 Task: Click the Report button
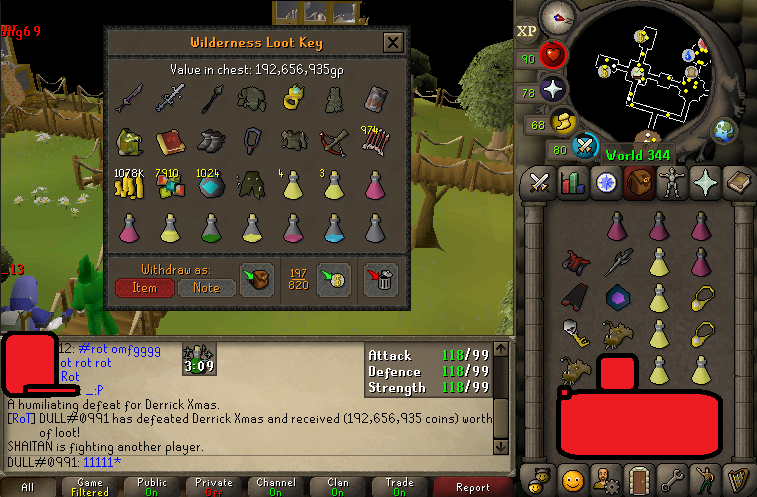pos(472,486)
